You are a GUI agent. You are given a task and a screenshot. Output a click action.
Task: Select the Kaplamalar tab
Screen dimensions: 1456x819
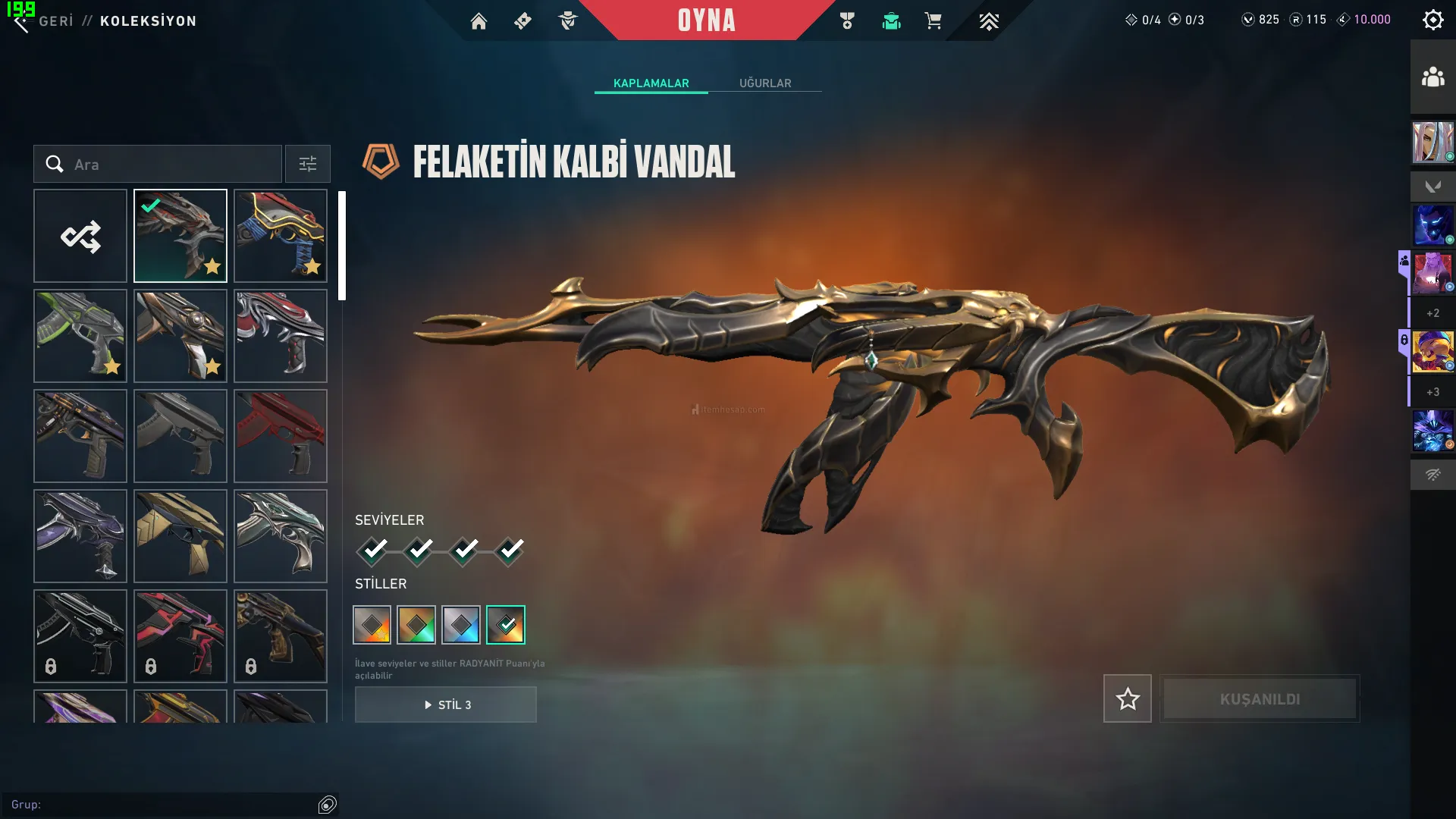pos(651,83)
